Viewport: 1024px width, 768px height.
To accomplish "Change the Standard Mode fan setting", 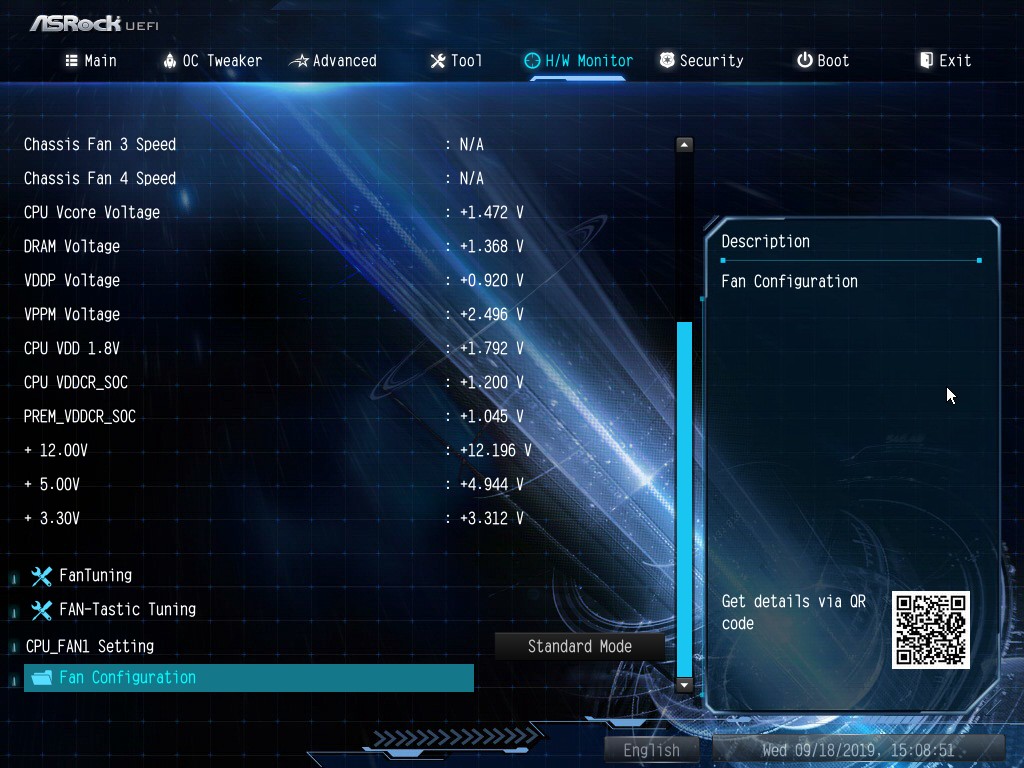I will 580,646.
